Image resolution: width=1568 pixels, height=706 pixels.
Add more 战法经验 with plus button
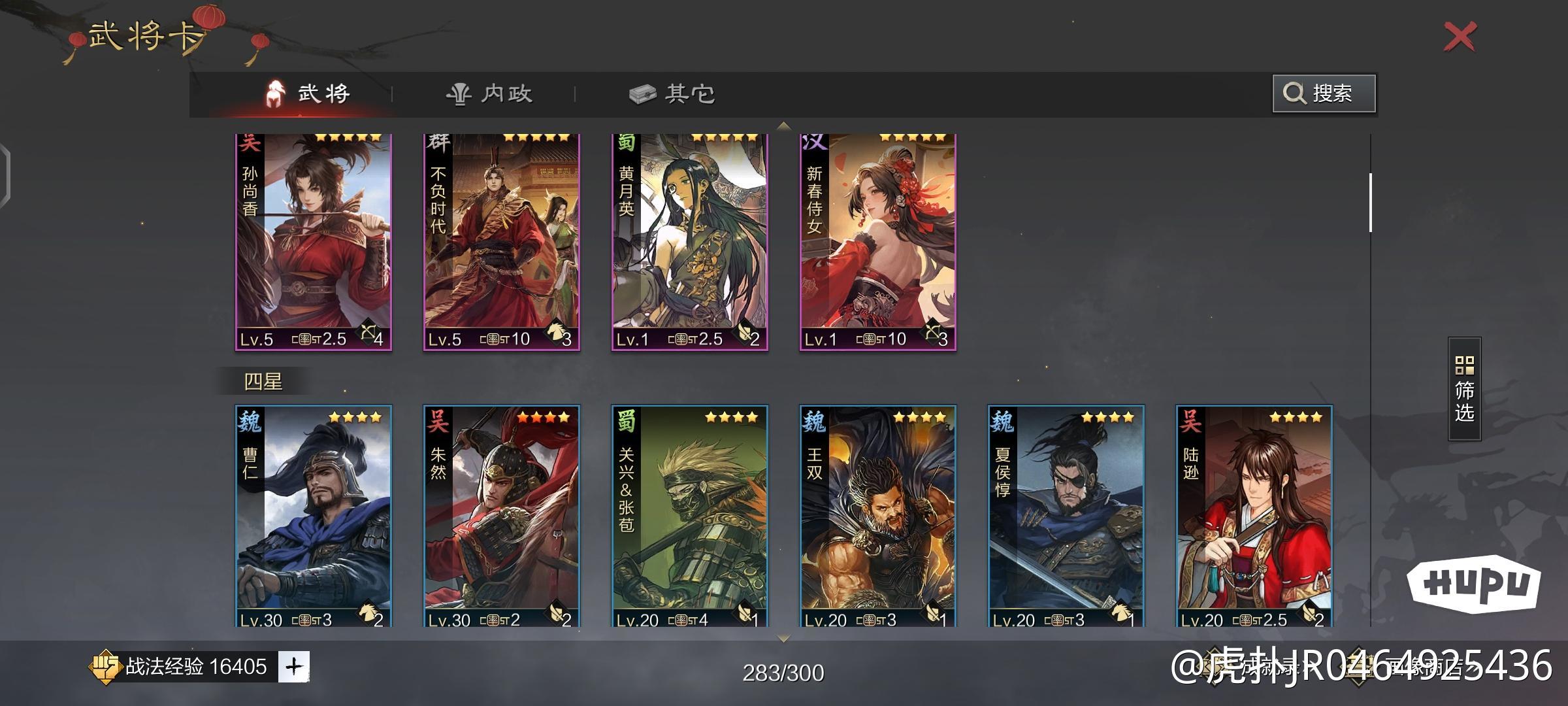coord(294,667)
